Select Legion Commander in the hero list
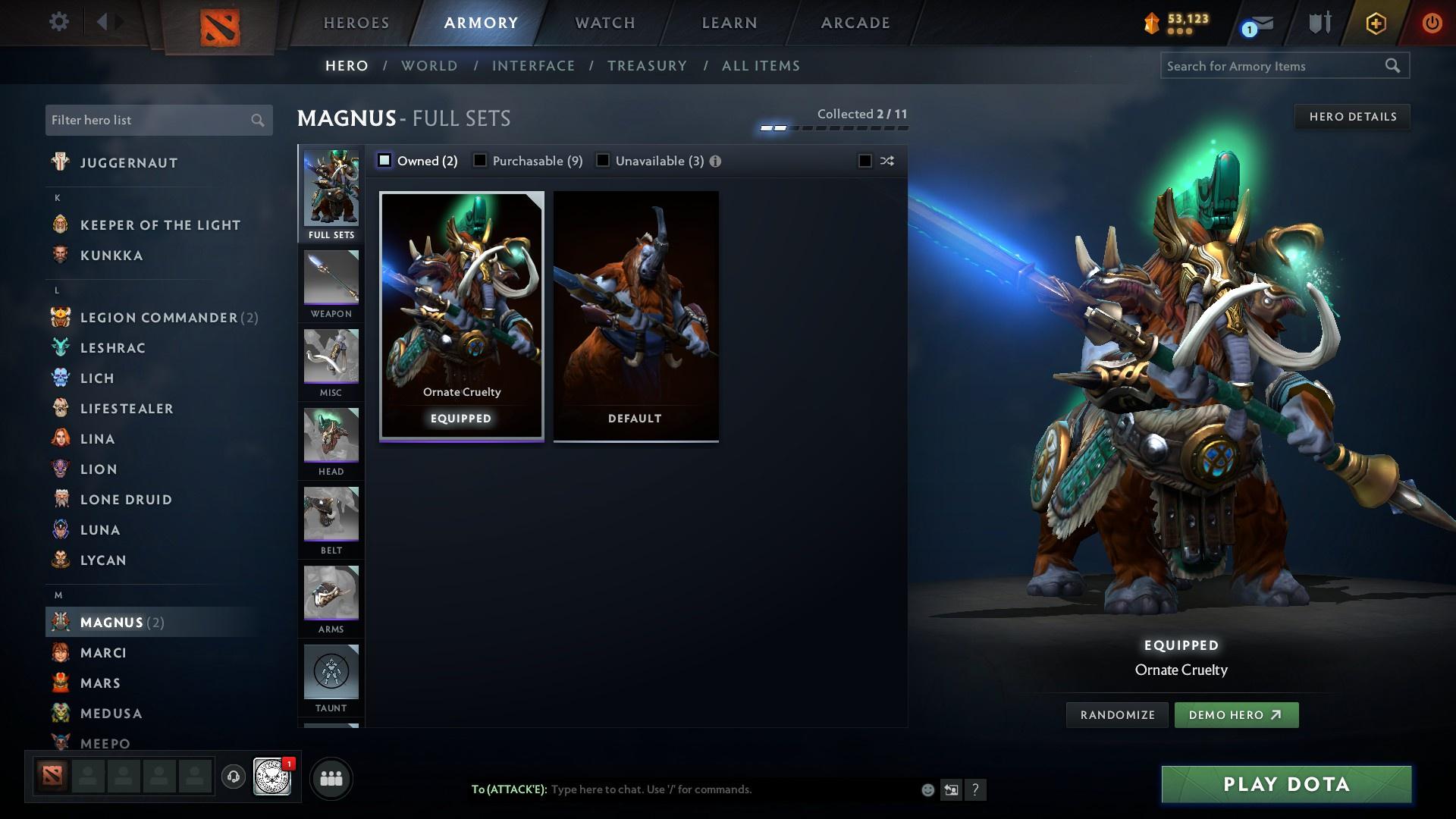The image size is (1456, 819). (159, 318)
